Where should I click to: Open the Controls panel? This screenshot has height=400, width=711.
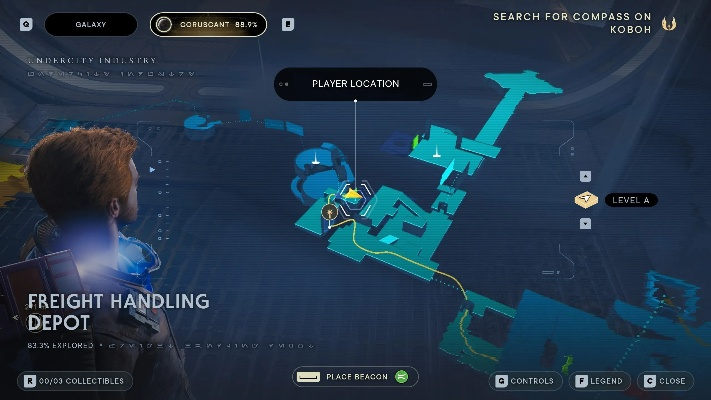(524, 381)
